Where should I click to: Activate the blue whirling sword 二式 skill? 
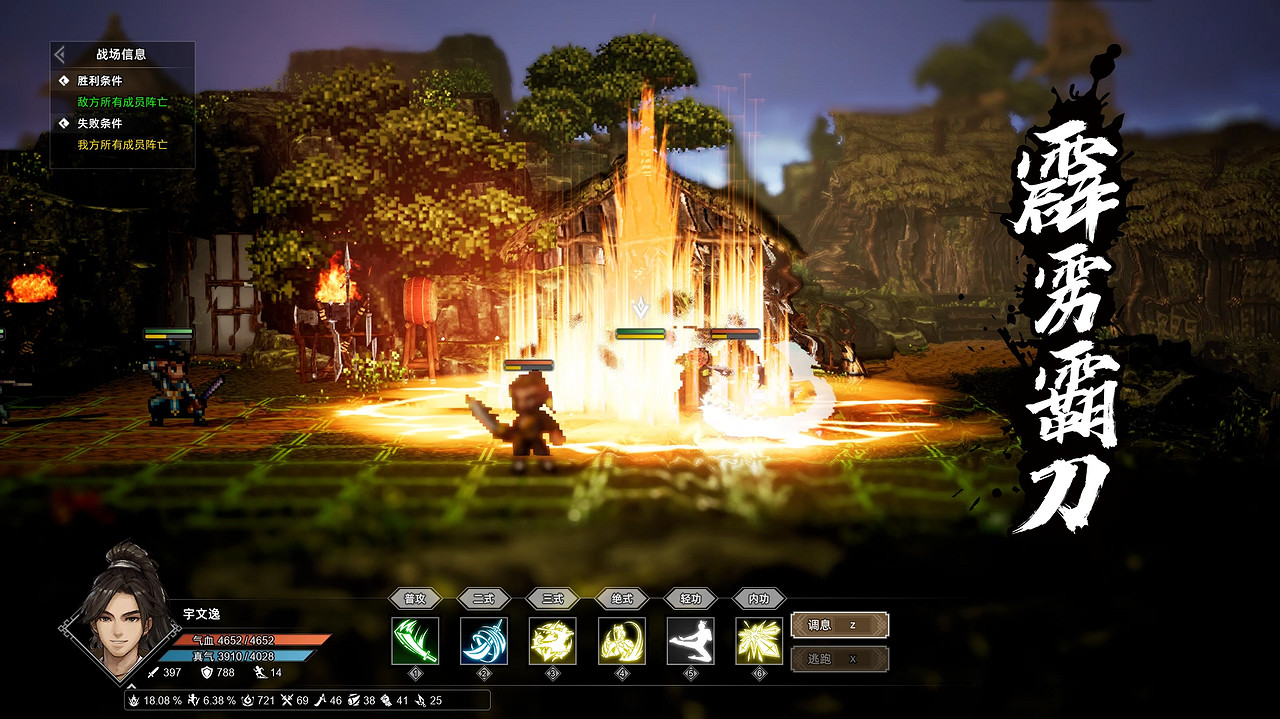pos(484,641)
